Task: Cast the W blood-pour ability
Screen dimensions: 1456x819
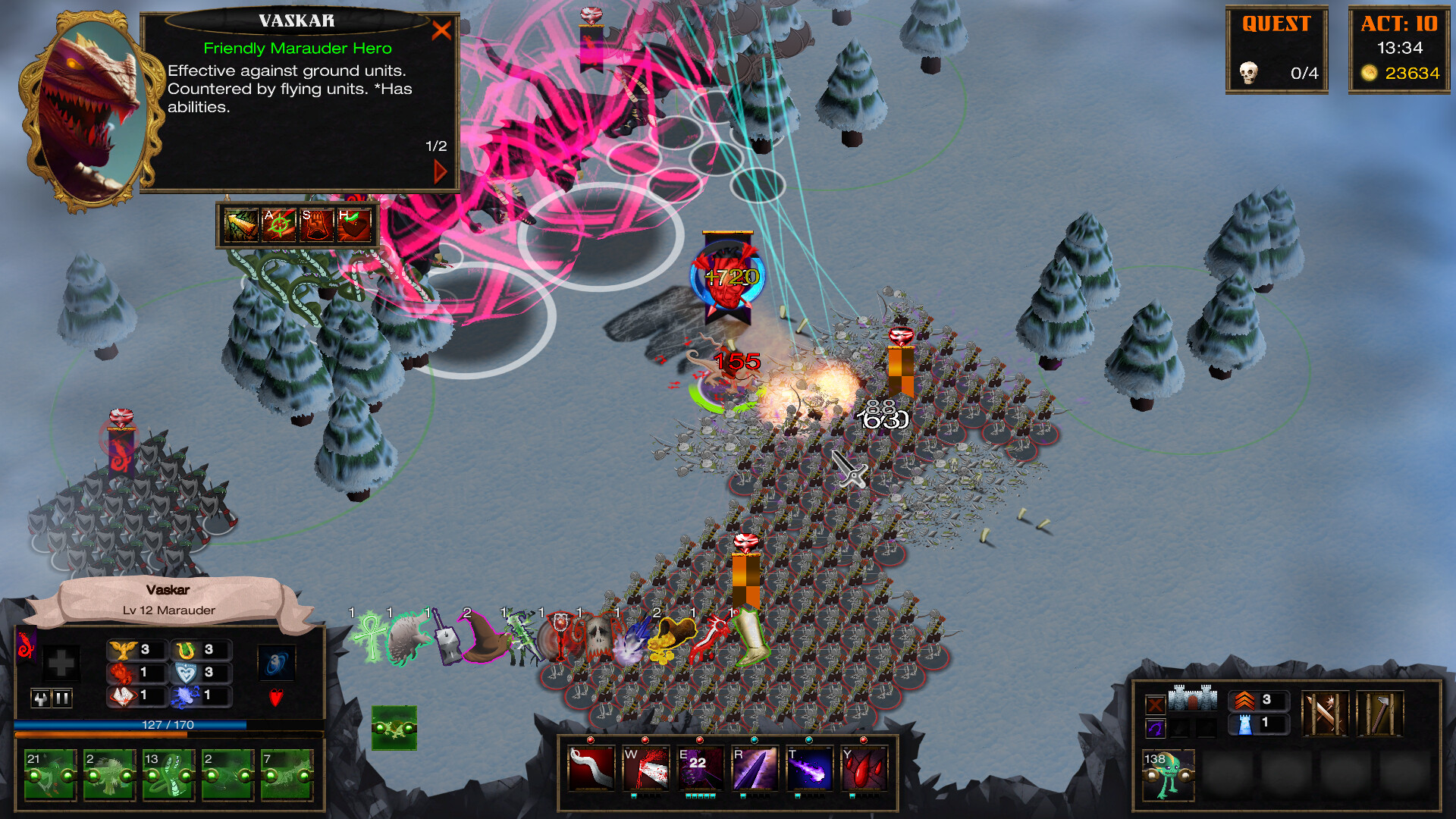Action: coord(646,767)
